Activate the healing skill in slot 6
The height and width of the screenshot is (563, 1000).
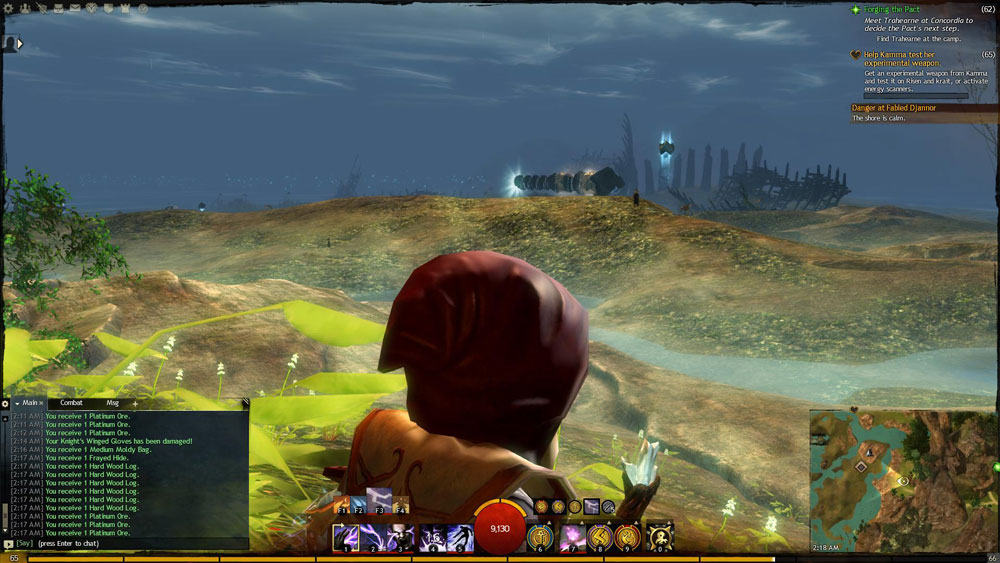point(541,537)
